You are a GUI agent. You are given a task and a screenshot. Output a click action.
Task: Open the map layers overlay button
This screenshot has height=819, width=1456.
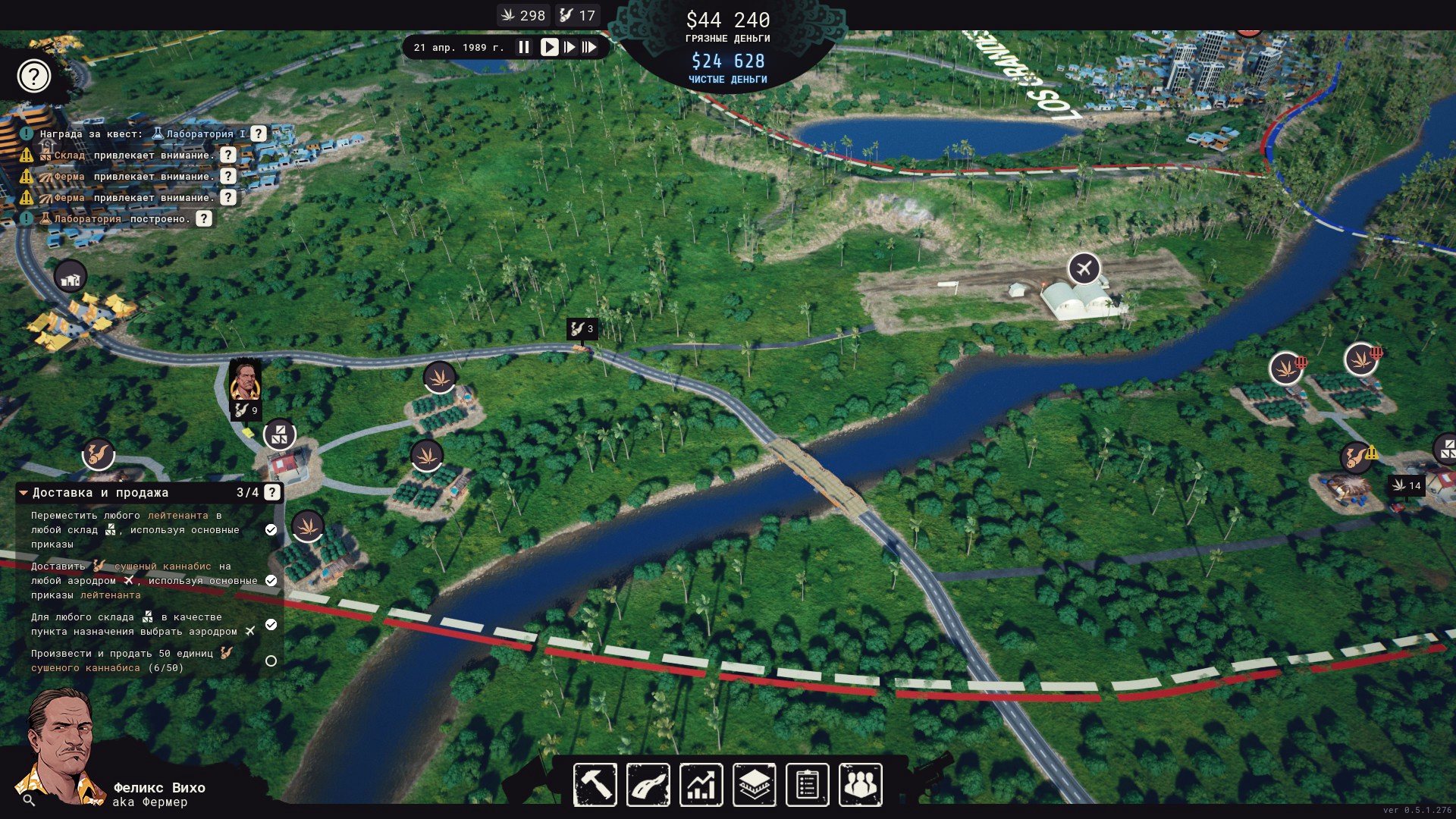pyautogui.click(x=755, y=785)
